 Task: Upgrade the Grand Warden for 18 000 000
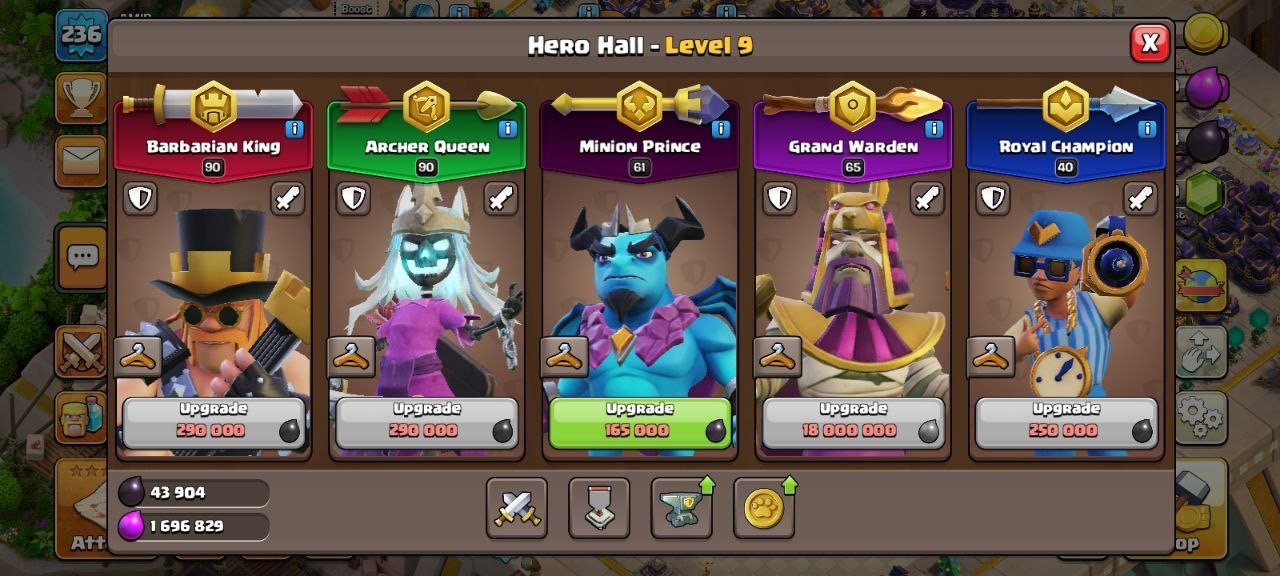point(853,422)
